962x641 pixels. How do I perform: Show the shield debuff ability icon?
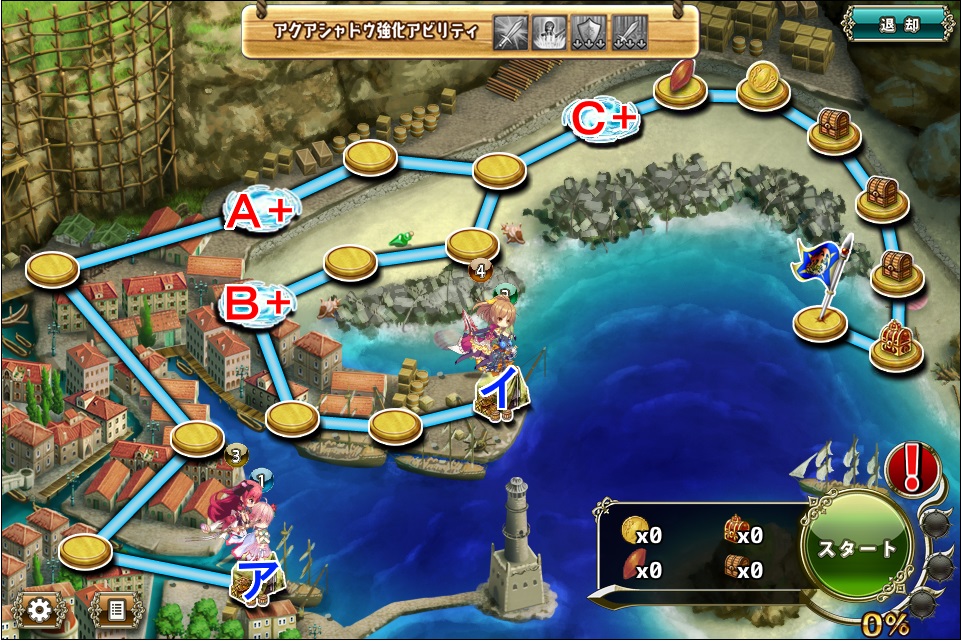(590, 33)
